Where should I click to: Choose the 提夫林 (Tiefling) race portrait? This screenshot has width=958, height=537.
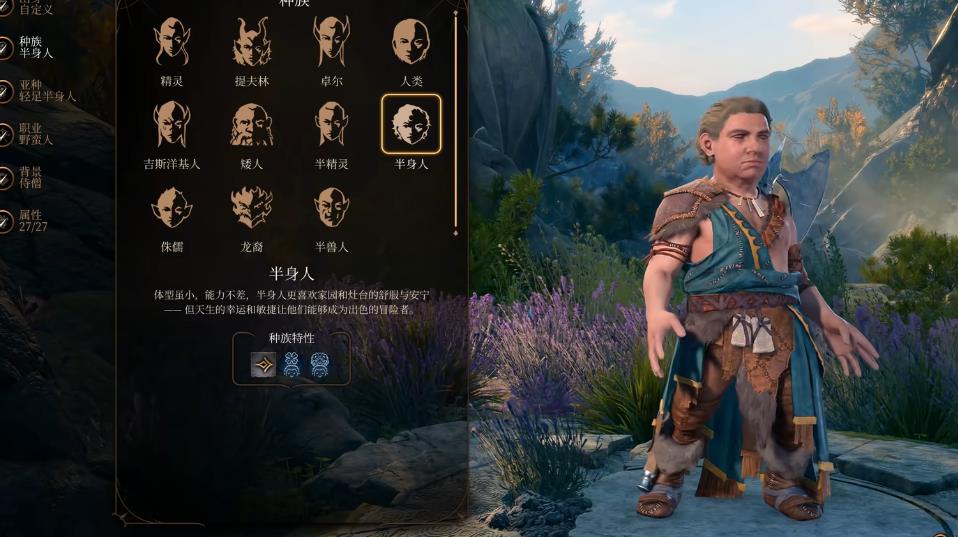pos(251,43)
